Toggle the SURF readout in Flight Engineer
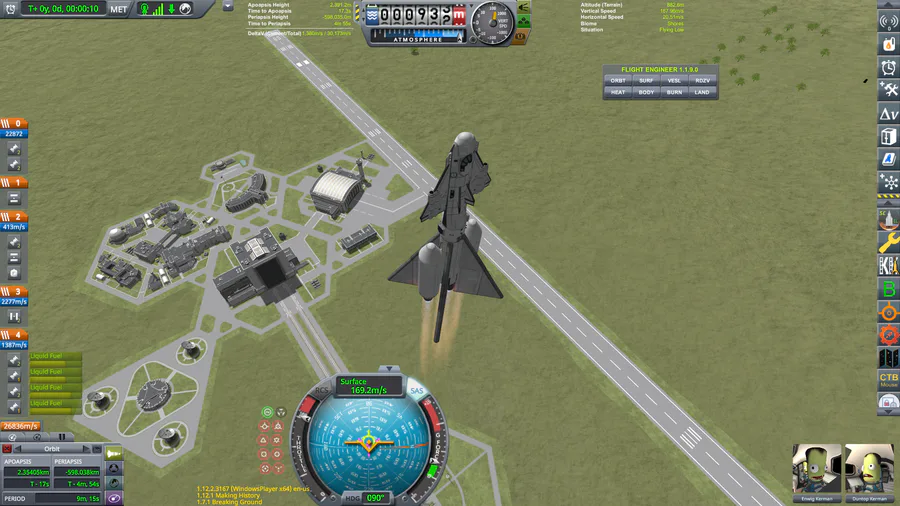Screen dimensions: 900x506 [646, 80]
